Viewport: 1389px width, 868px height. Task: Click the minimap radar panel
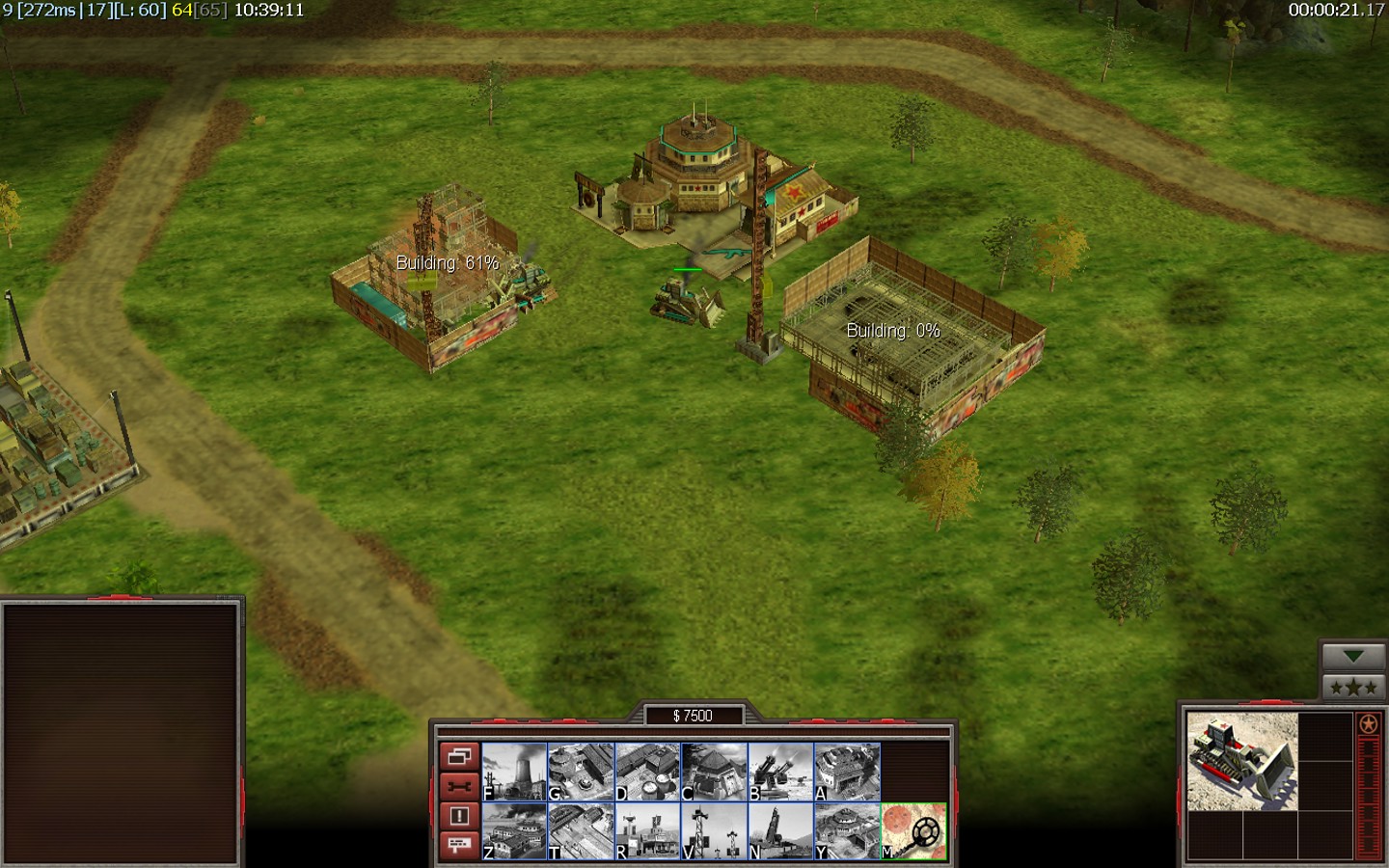122,733
